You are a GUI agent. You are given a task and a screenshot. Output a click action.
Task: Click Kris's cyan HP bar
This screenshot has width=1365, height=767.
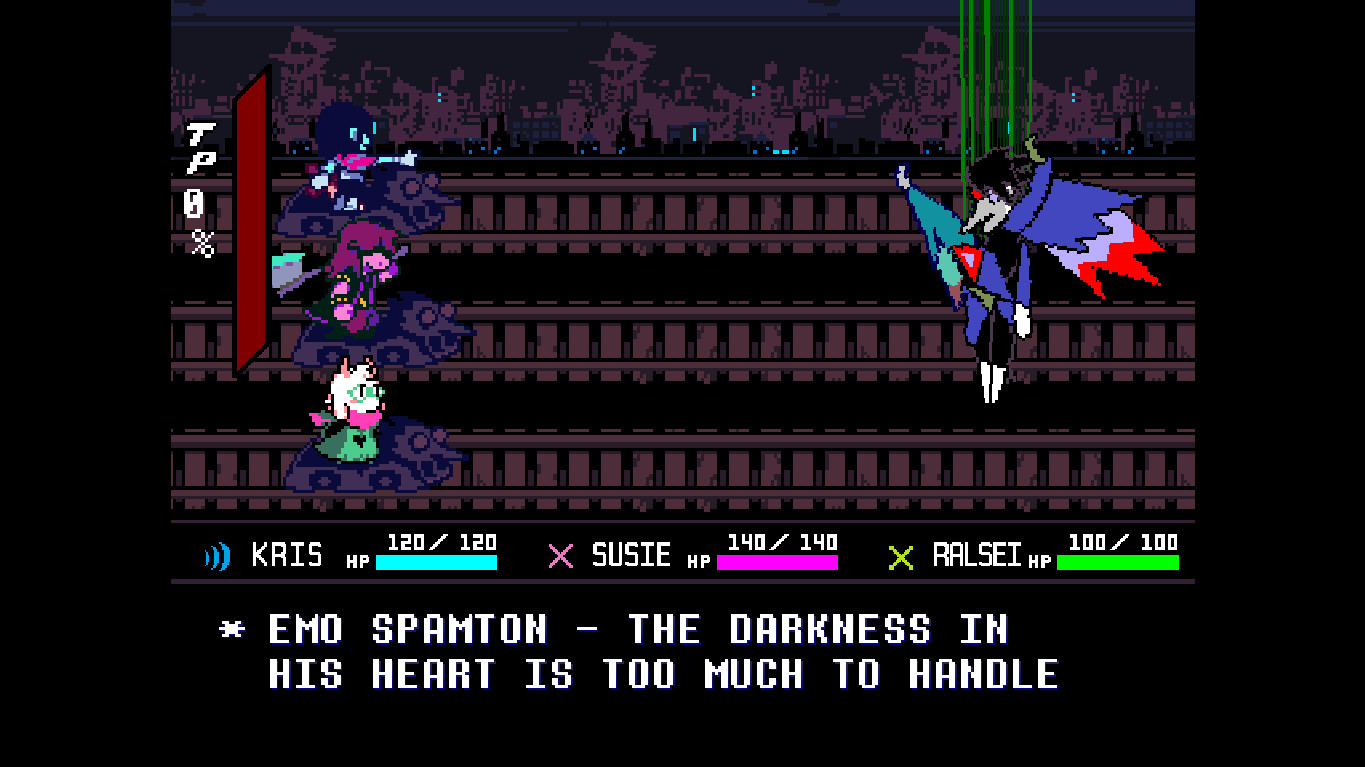(x=437, y=563)
